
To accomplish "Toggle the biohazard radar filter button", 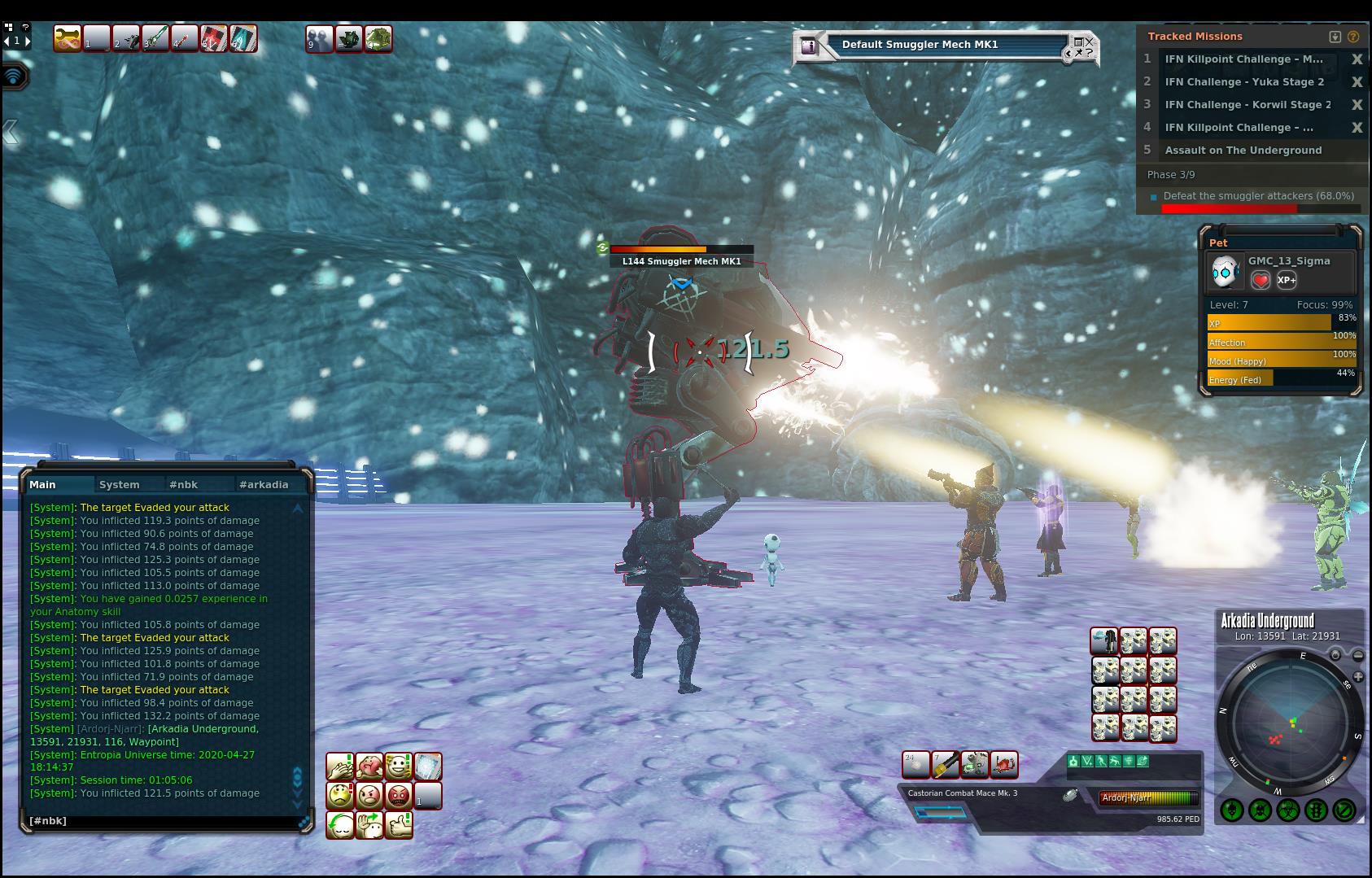I will coord(1288,810).
